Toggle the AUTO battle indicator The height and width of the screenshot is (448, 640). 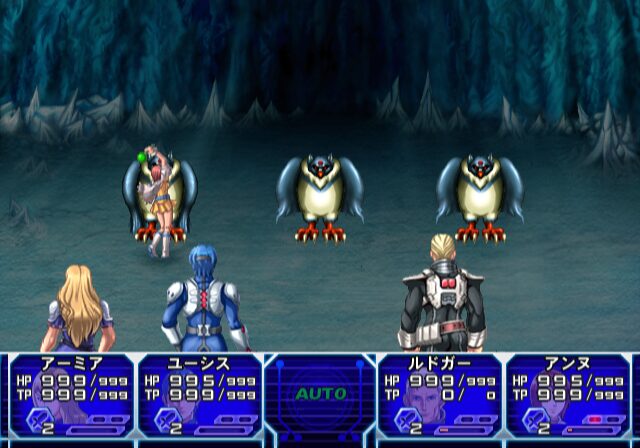pyautogui.click(x=320, y=394)
